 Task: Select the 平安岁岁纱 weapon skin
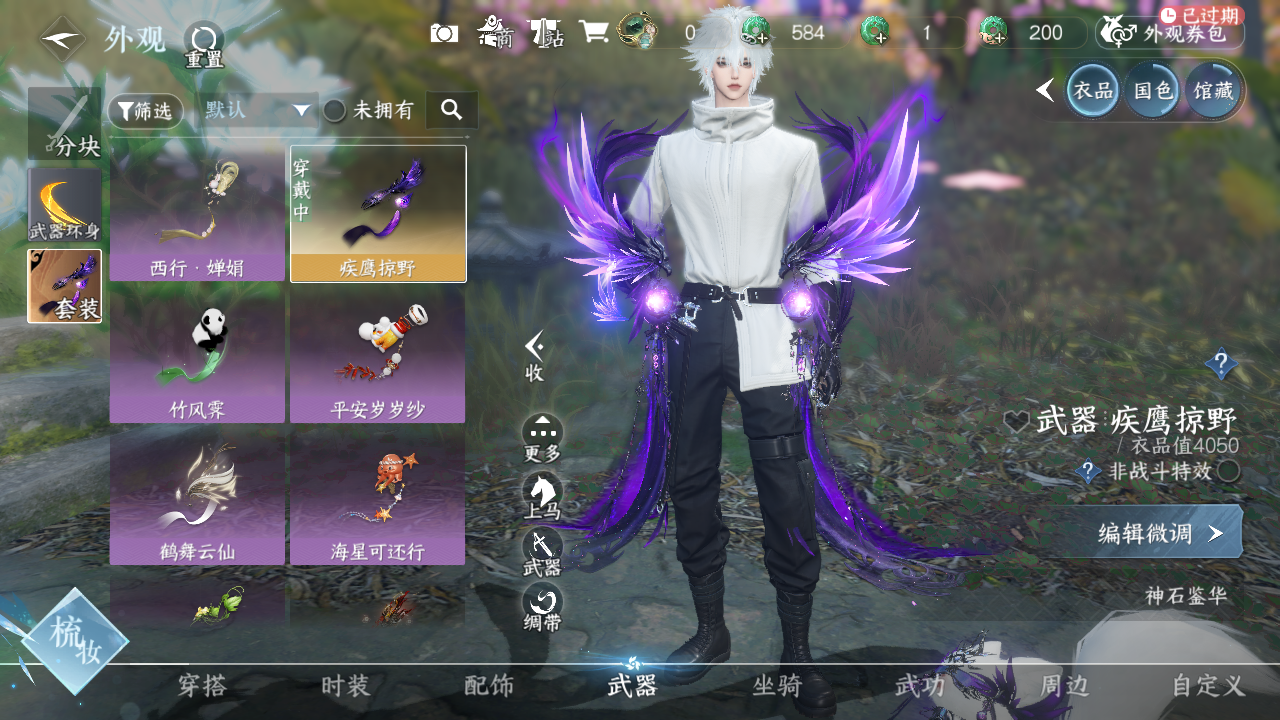click(x=377, y=355)
